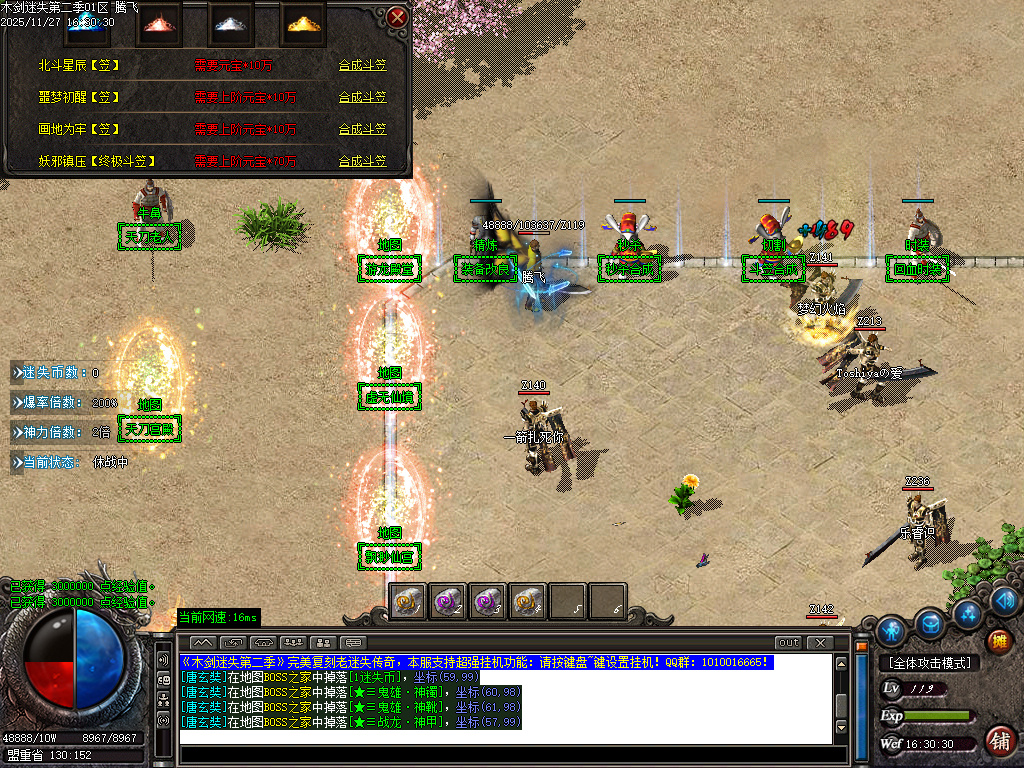Open the 摊 stall button
The height and width of the screenshot is (768, 1024).
click(x=998, y=641)
